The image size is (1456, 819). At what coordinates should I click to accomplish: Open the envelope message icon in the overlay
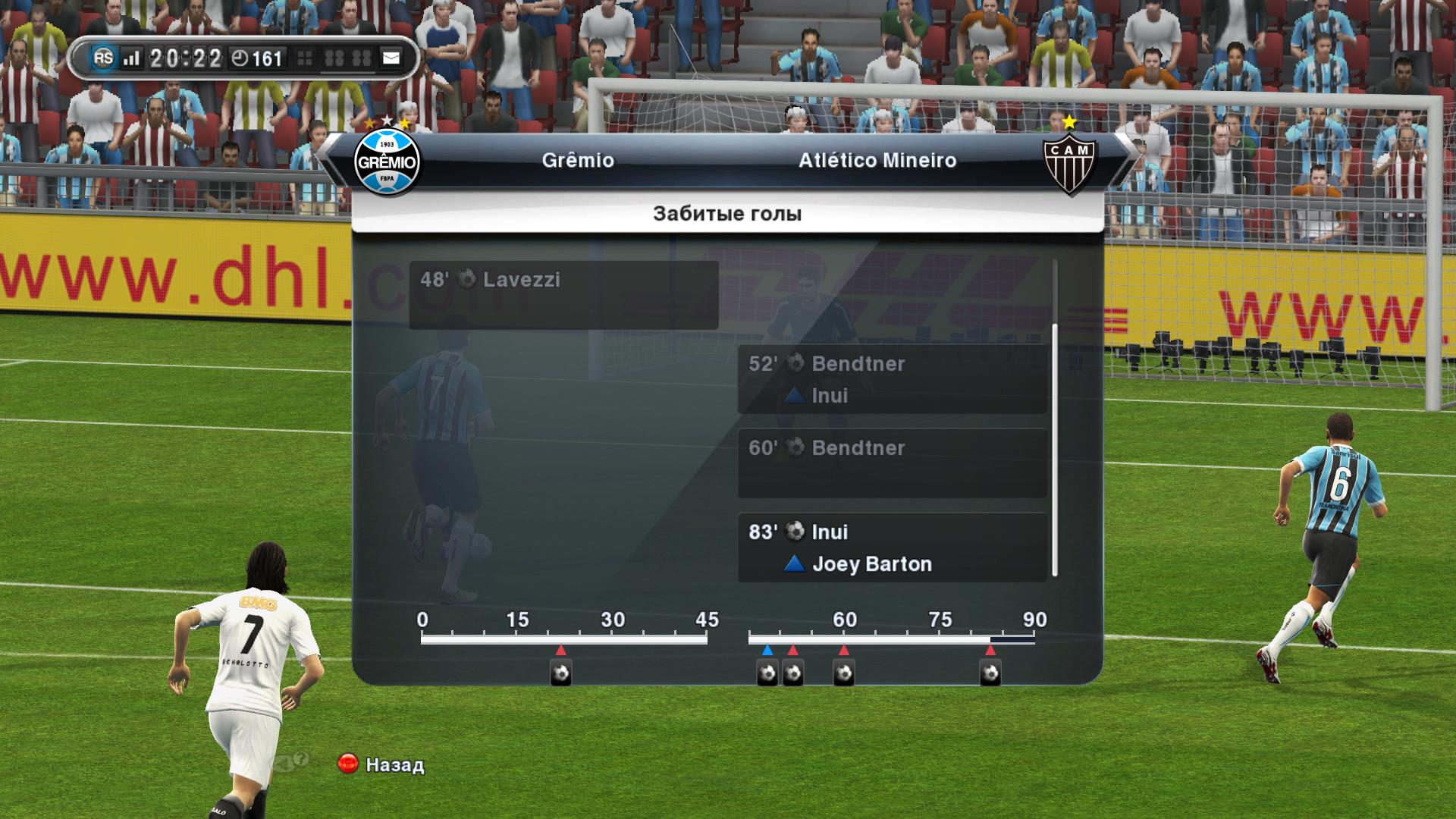pyautogui.click(x=391, y=58)
